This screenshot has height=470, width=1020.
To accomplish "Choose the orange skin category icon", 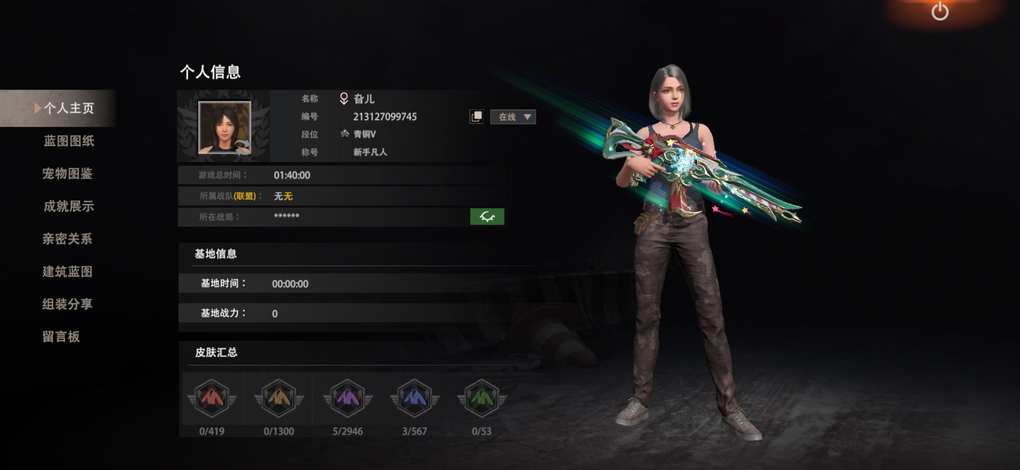I will point(278,398).
